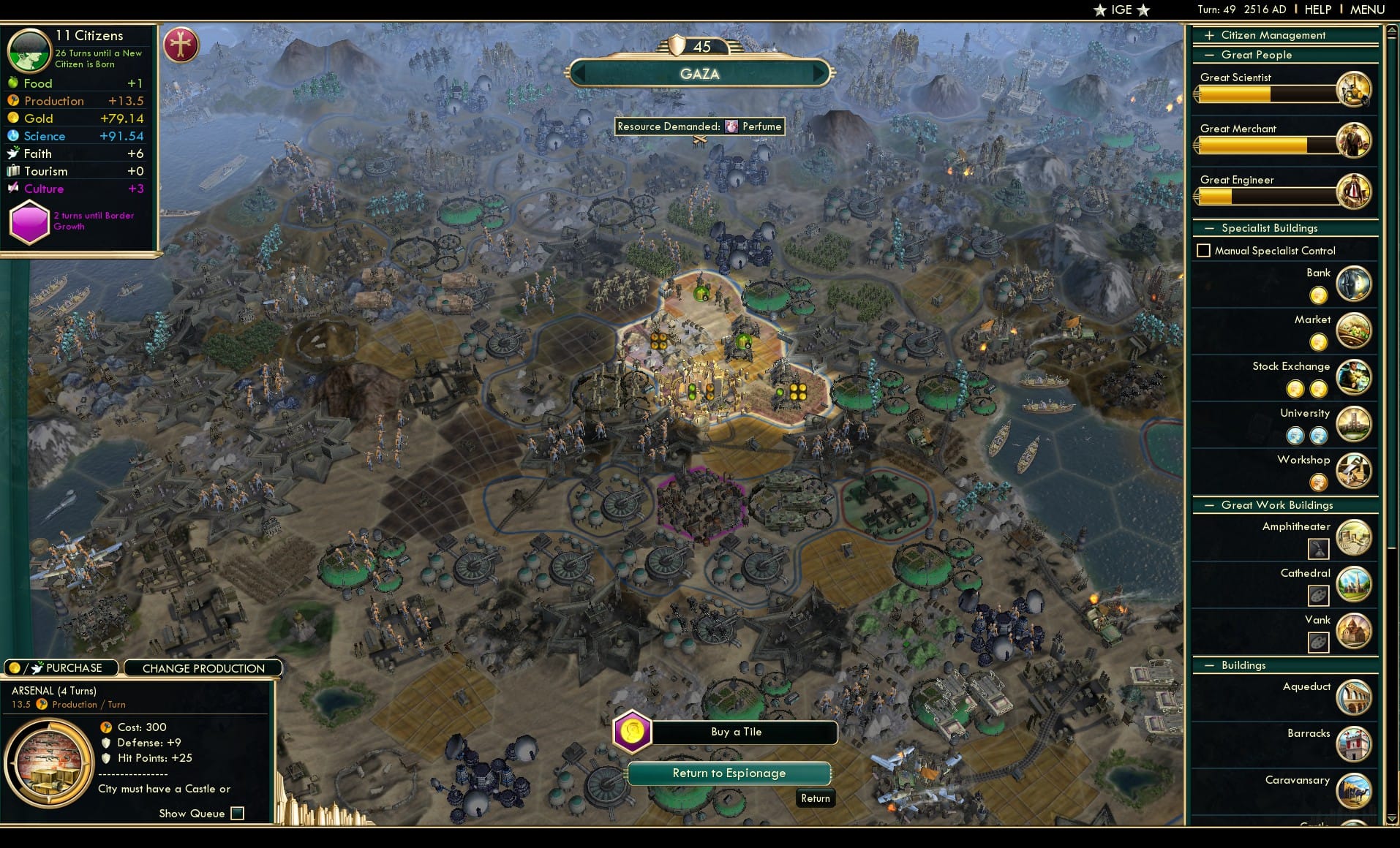Screen dimensions: 1400x848
Task: Expand the Citizen Management section
Action: [x=1208, y=34]
